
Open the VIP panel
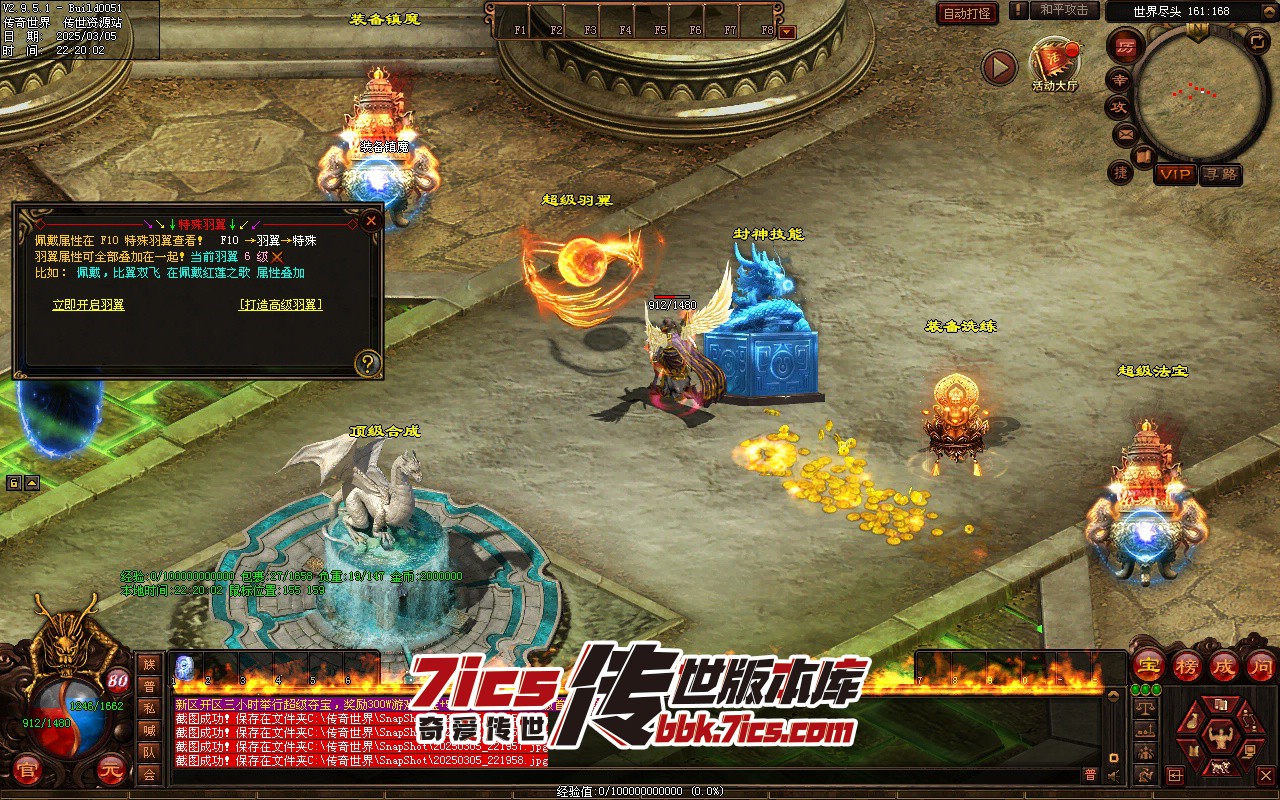[1175, 174]
